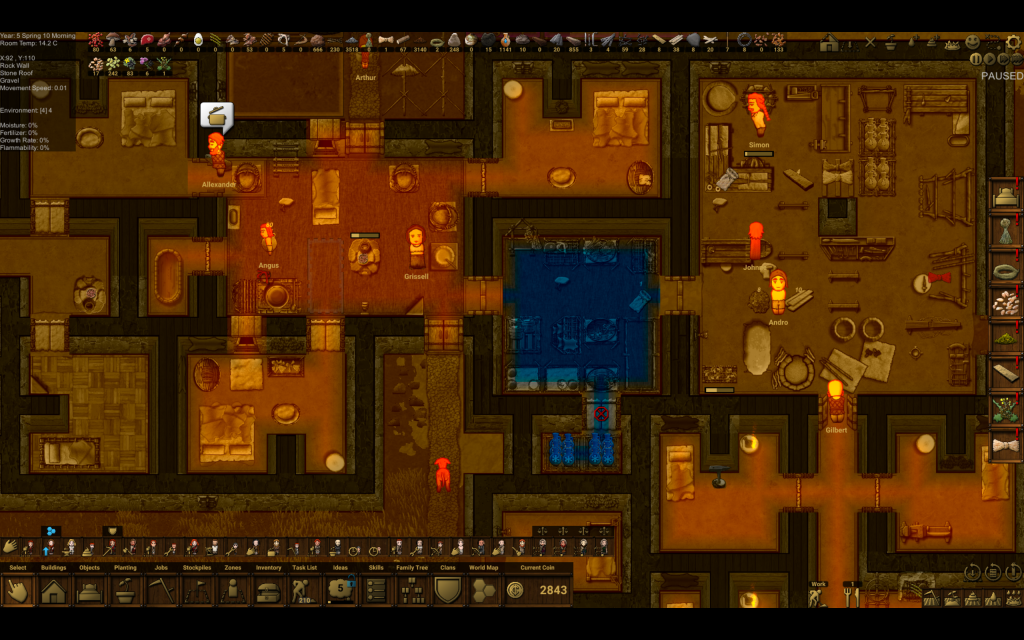Viewport: 1024px width, 640px height.
Task: Resume game at normal play speed
Action: (x=990, y=59)
